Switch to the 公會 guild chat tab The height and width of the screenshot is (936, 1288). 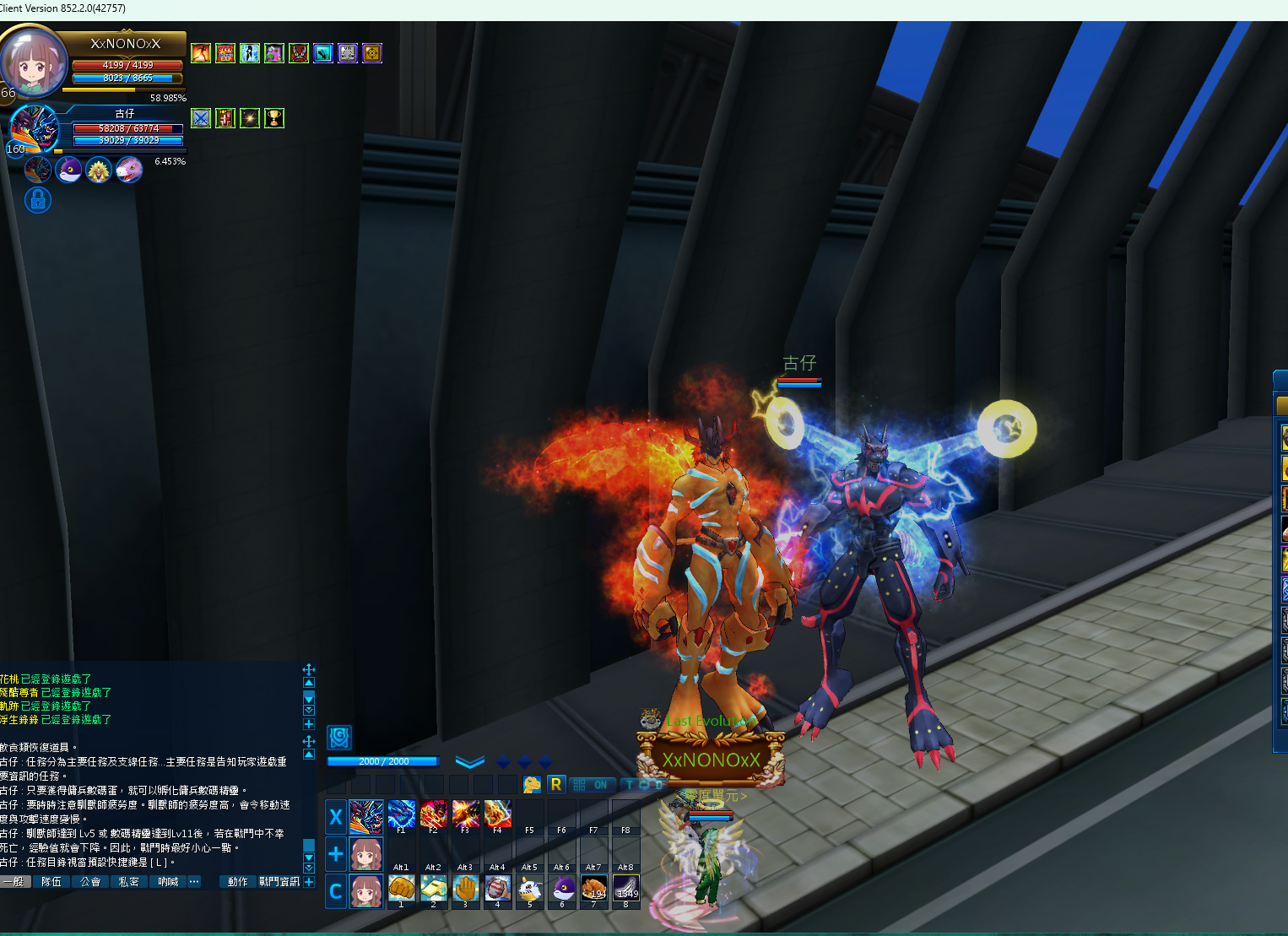click(90, 882)
